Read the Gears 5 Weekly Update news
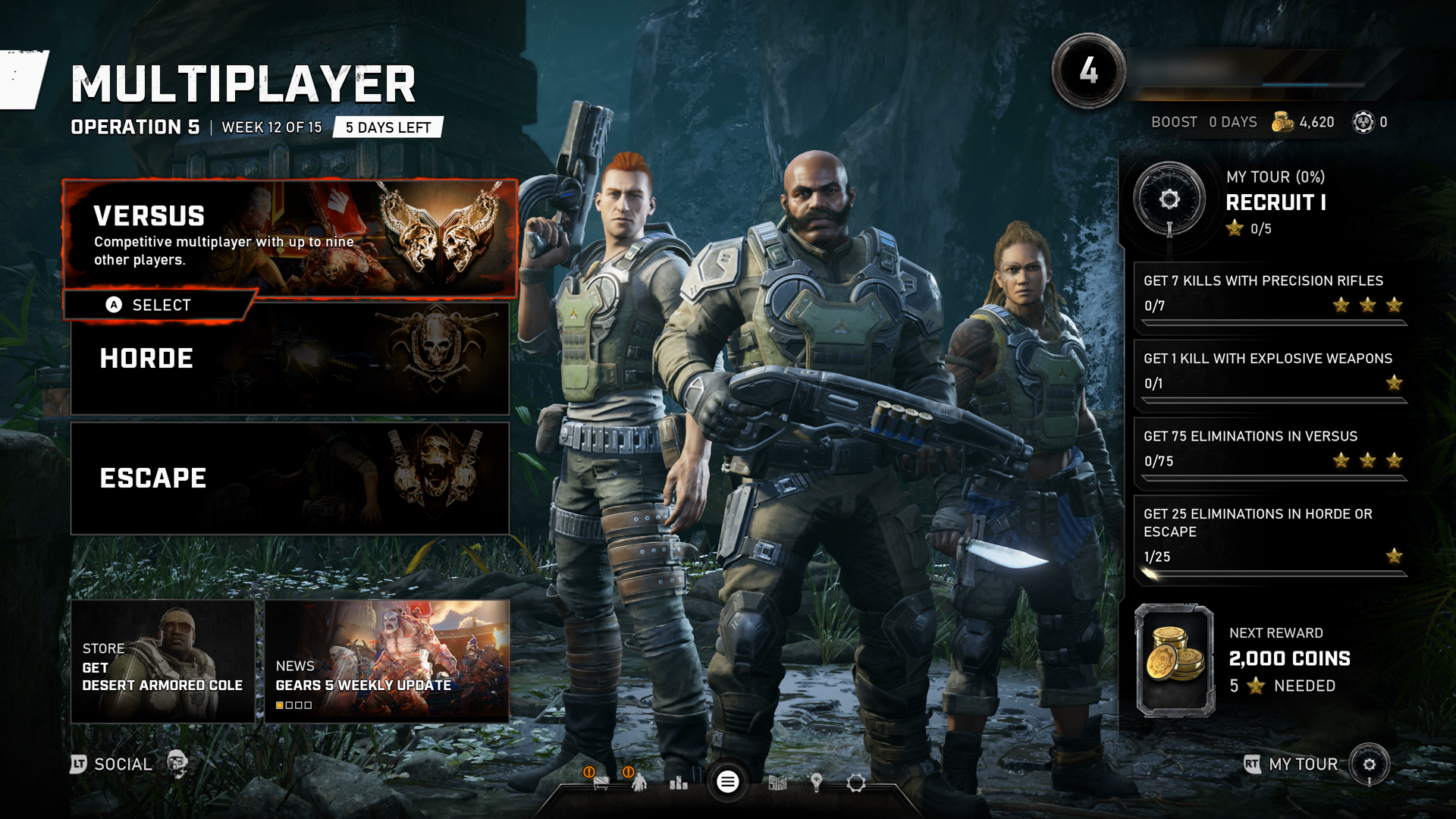The image size is (1456, 819). 387,661
